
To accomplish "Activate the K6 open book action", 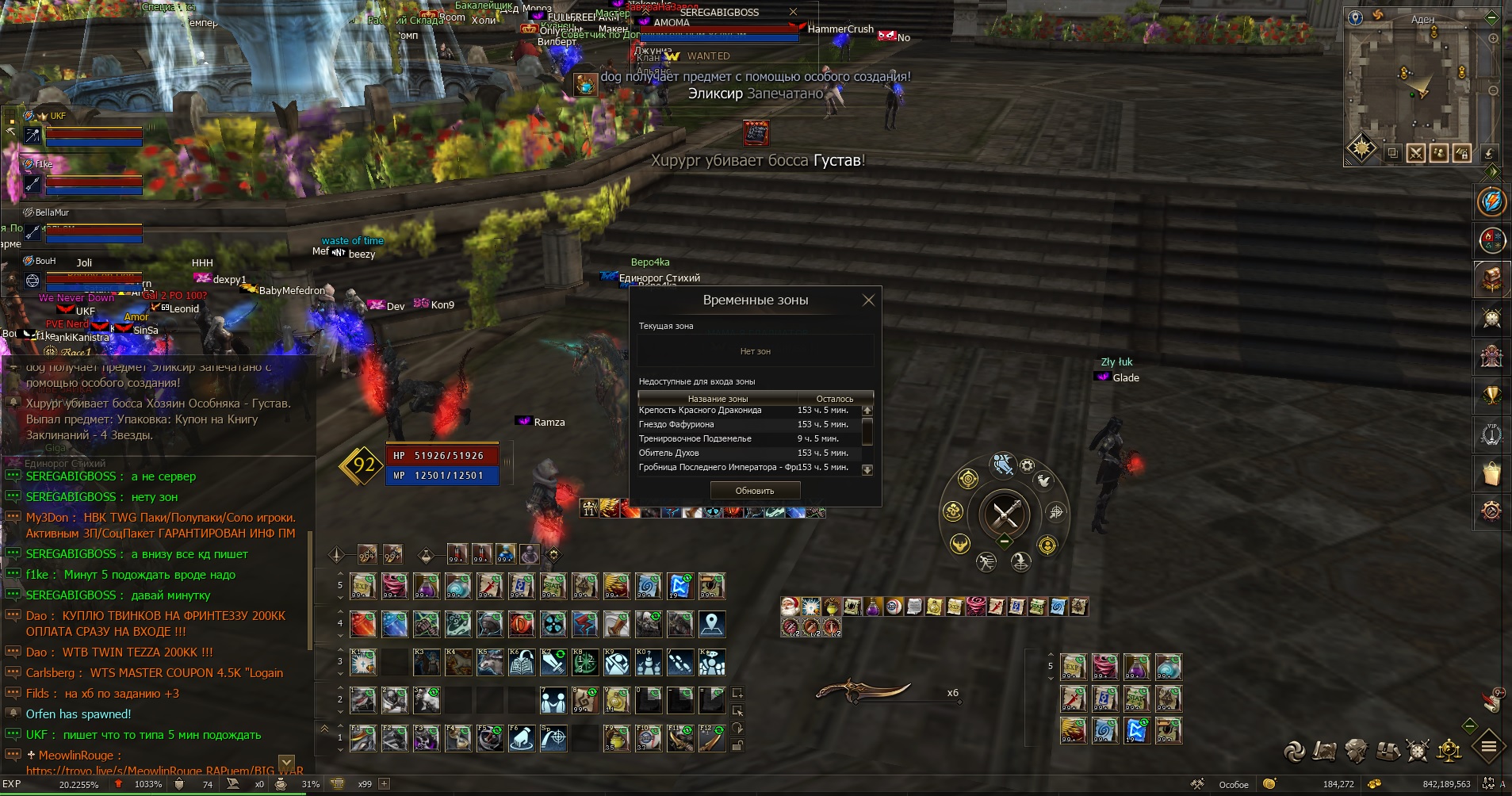I will 522,662.
